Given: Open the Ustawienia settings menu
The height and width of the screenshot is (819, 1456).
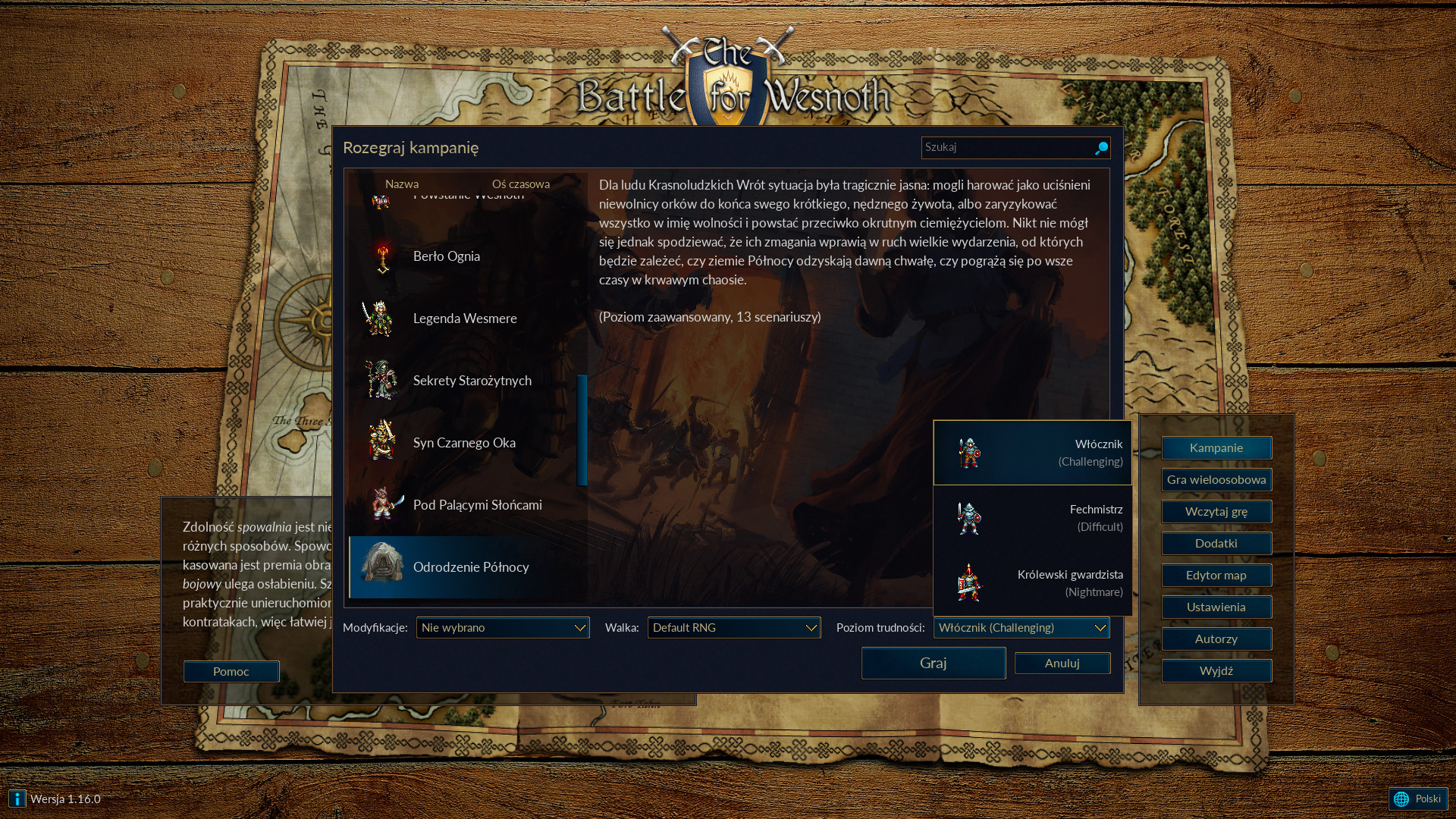Looking at the screenshot, I should [x=1216, y=607].
